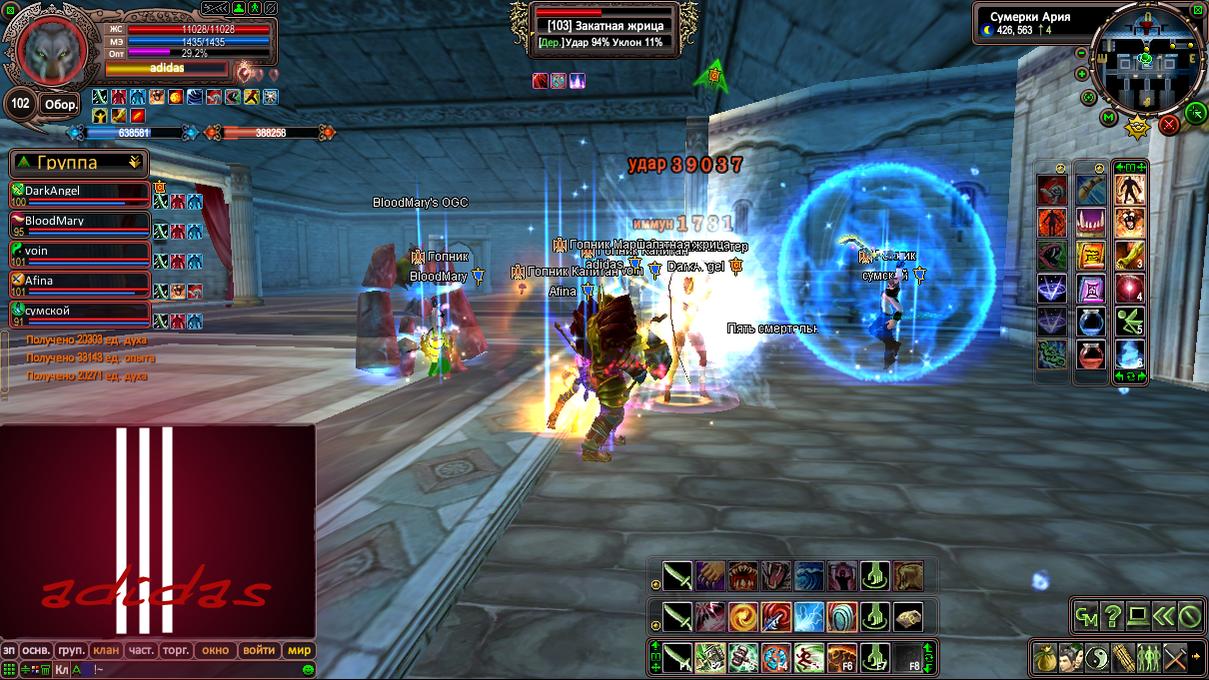
Task: Activate the orange swirl skill on hotbar
Action: coord(743,617)
